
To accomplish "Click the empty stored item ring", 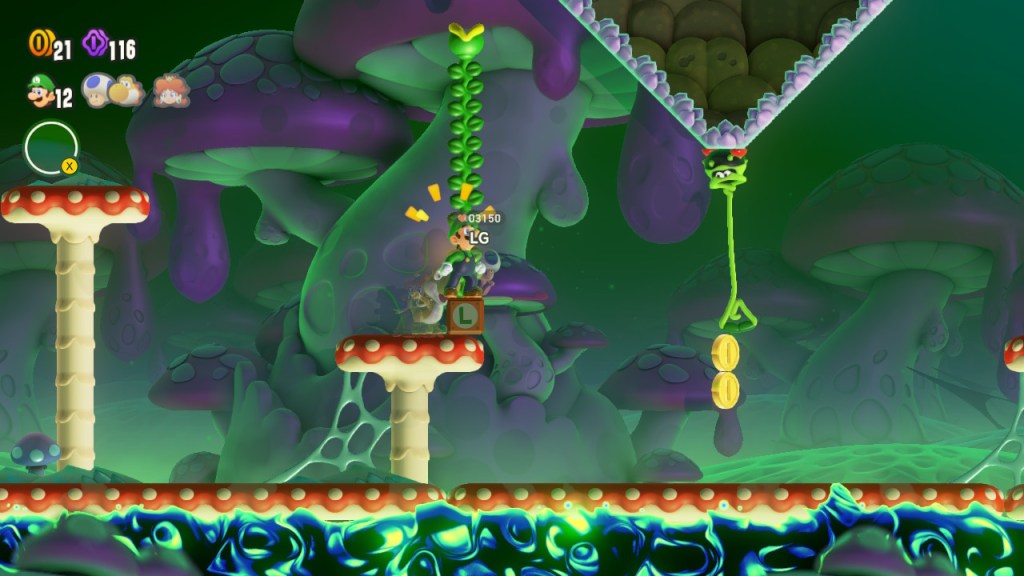I will pyautogui.click(x=50, y=147).
